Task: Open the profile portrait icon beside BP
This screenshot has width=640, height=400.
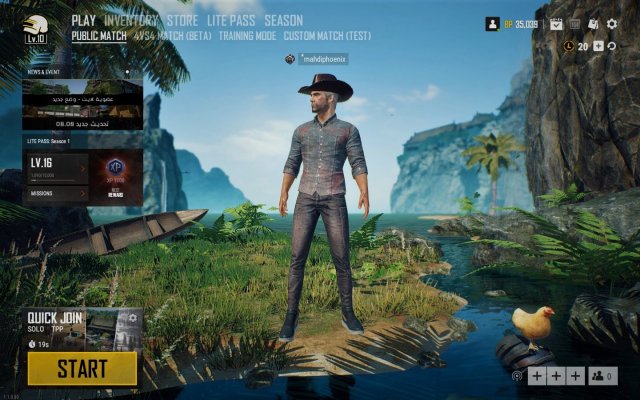Action: click(492, 24)
